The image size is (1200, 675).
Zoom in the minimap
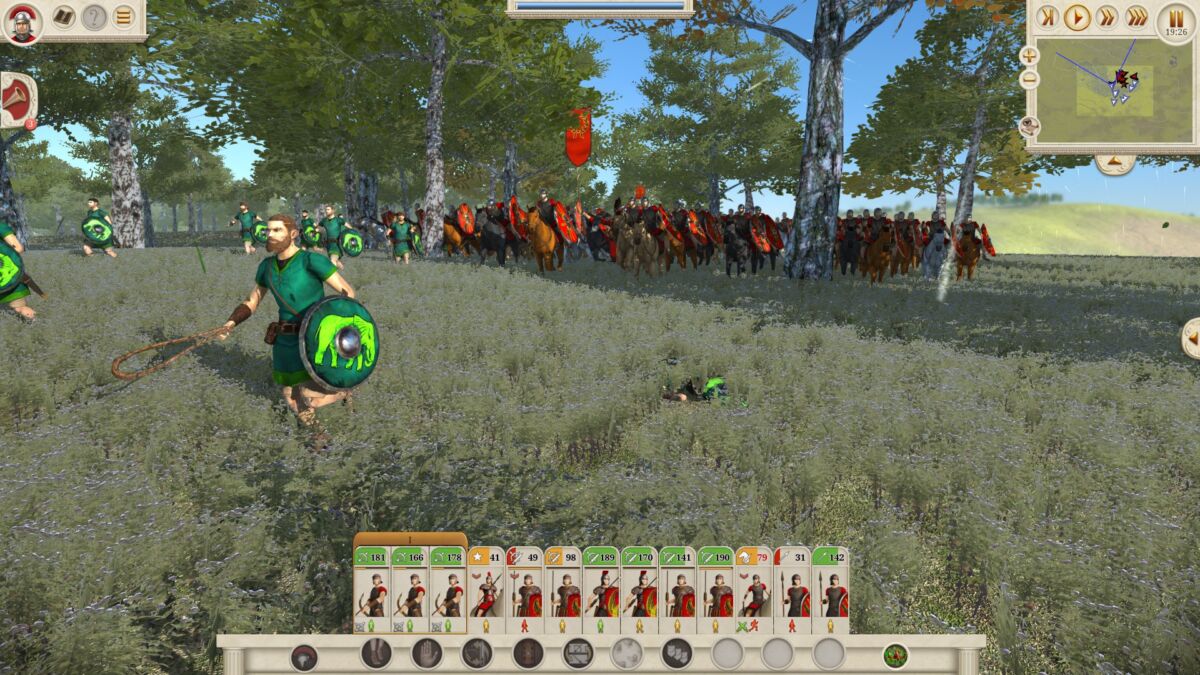[x=1029, y=56]
